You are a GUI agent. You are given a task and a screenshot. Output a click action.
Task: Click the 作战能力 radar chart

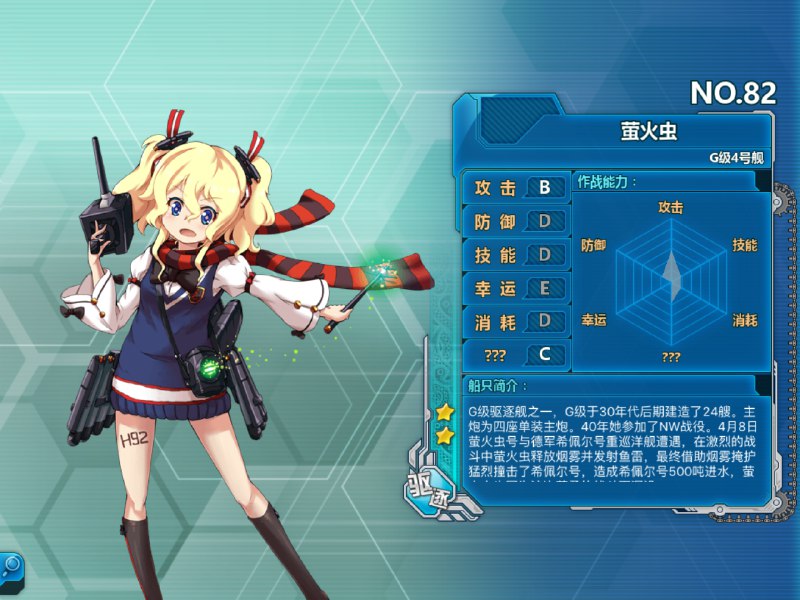pos(670,273)
